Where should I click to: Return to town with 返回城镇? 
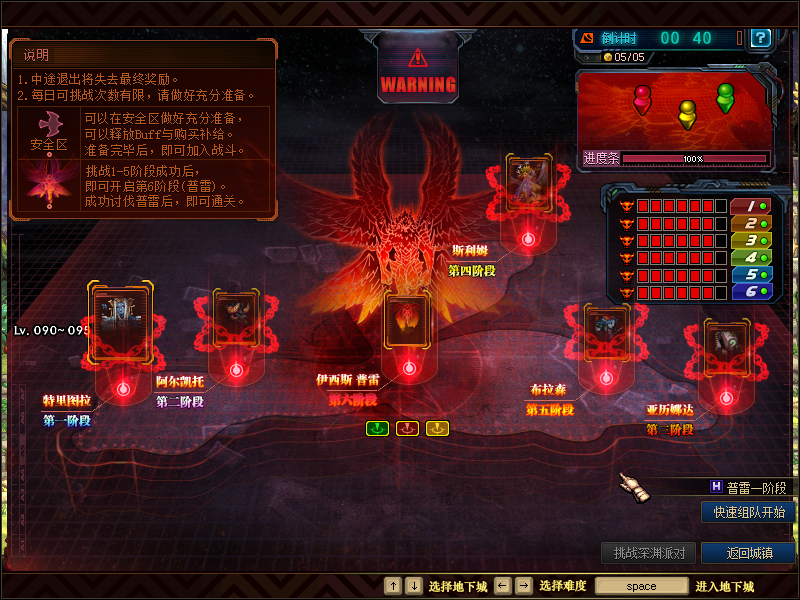click(748, 553)
